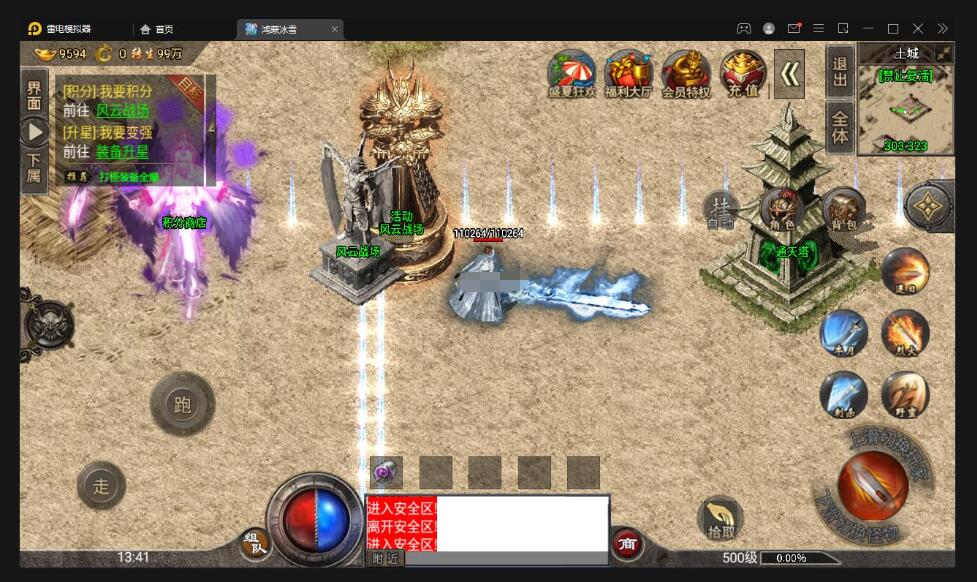Open the 盛夏狂欢 summer event icon
This screenshot has height=582, width=977.
click(571, 73)
